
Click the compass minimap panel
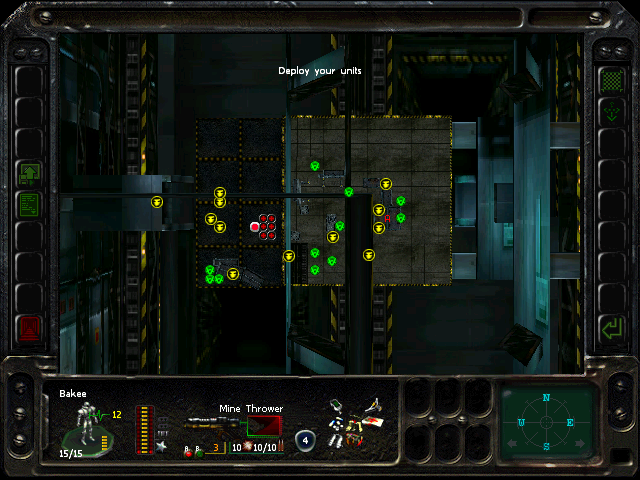click(x=547, y=420)
